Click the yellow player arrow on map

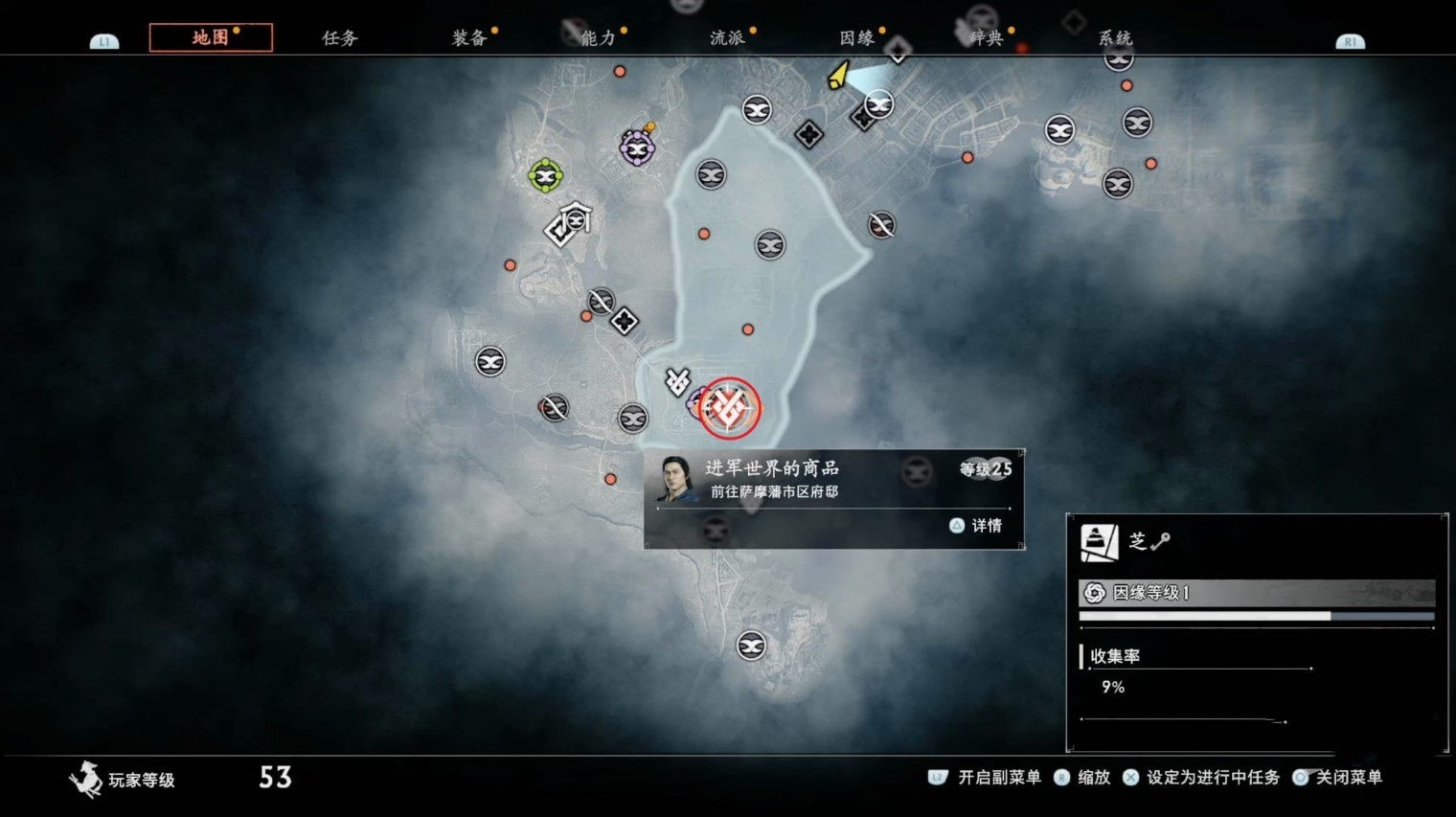(x=839, y=75)
